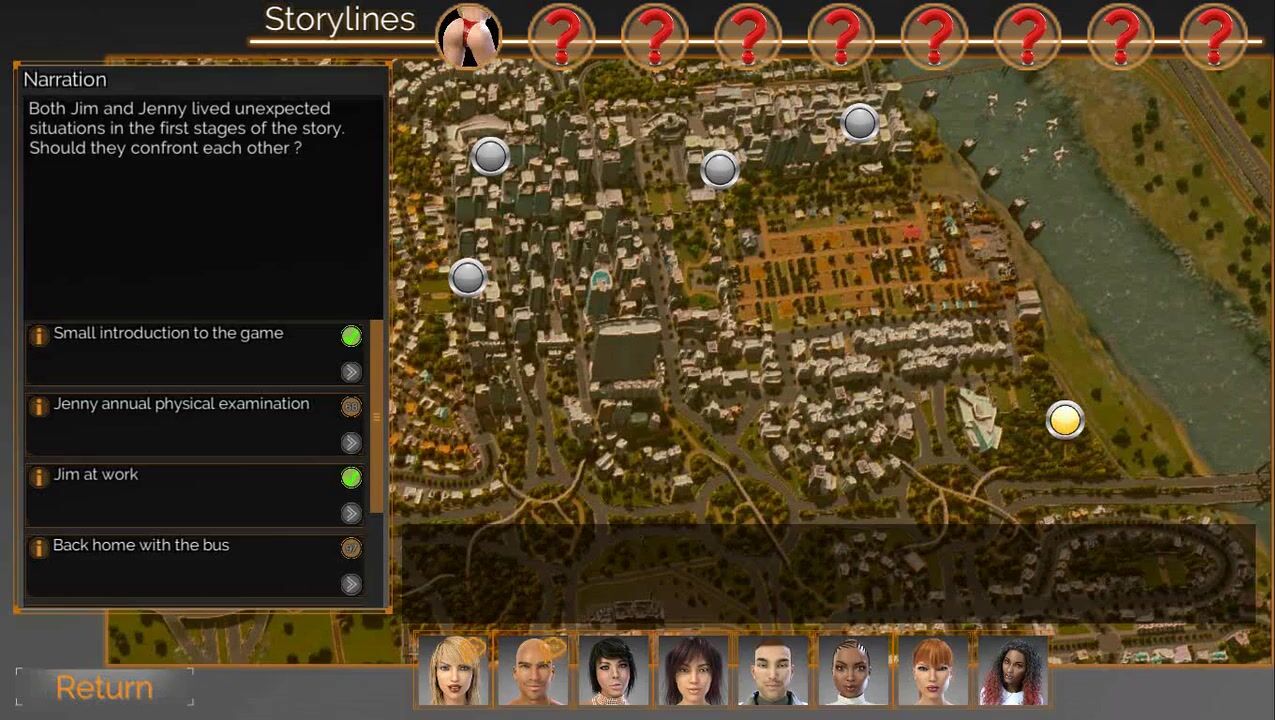This screenshot has height=720, width=1275.
Task: Show info for Jim at work
Action: coord(39,477)
